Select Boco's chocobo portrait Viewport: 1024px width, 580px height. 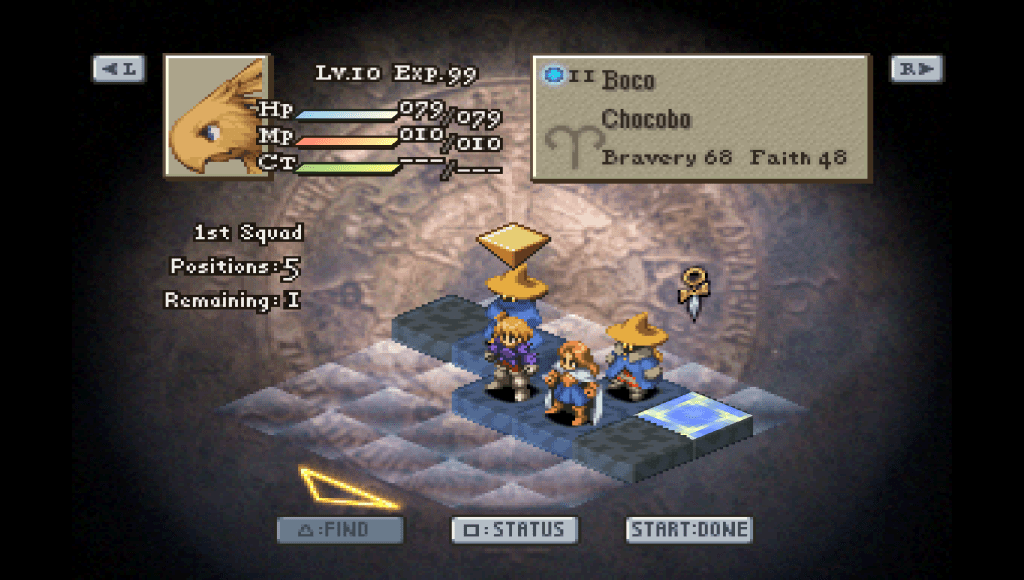coord(217,116)
